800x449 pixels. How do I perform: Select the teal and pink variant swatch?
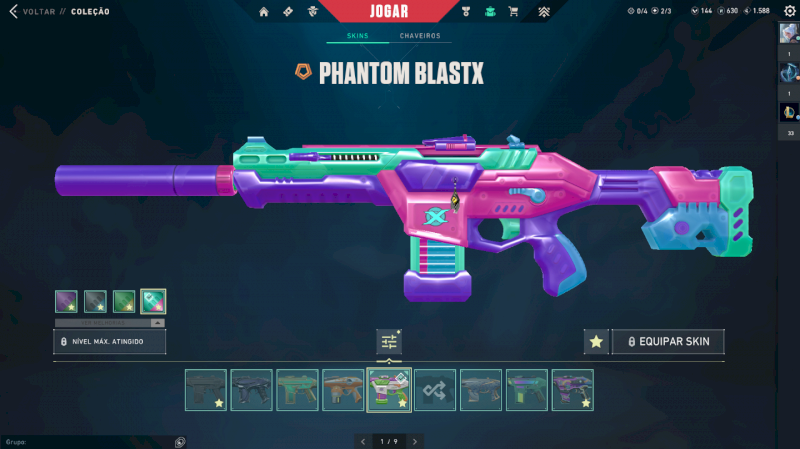coord(153,301)
